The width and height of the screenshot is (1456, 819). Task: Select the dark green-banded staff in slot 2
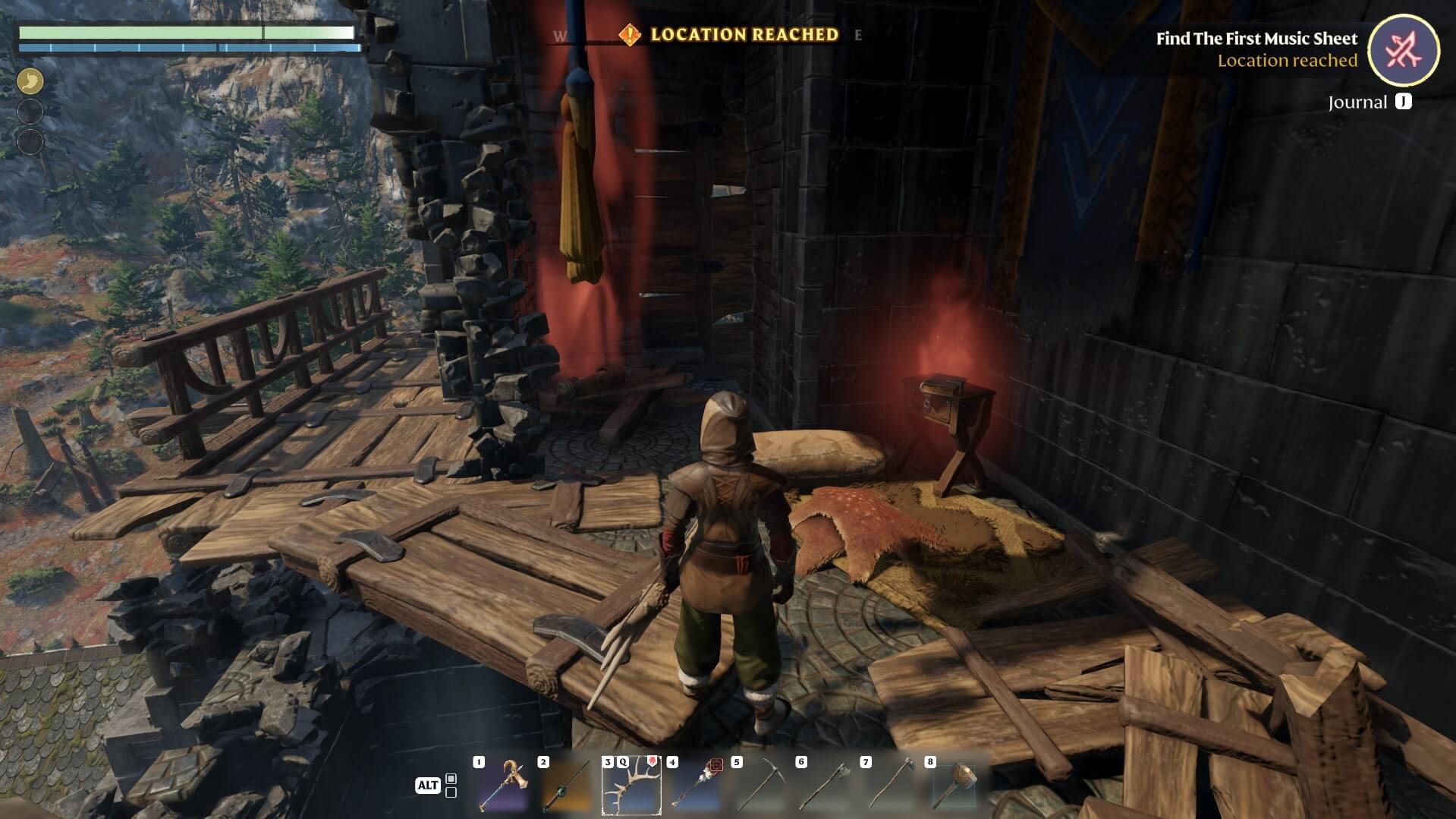click(x=567, y=786)
